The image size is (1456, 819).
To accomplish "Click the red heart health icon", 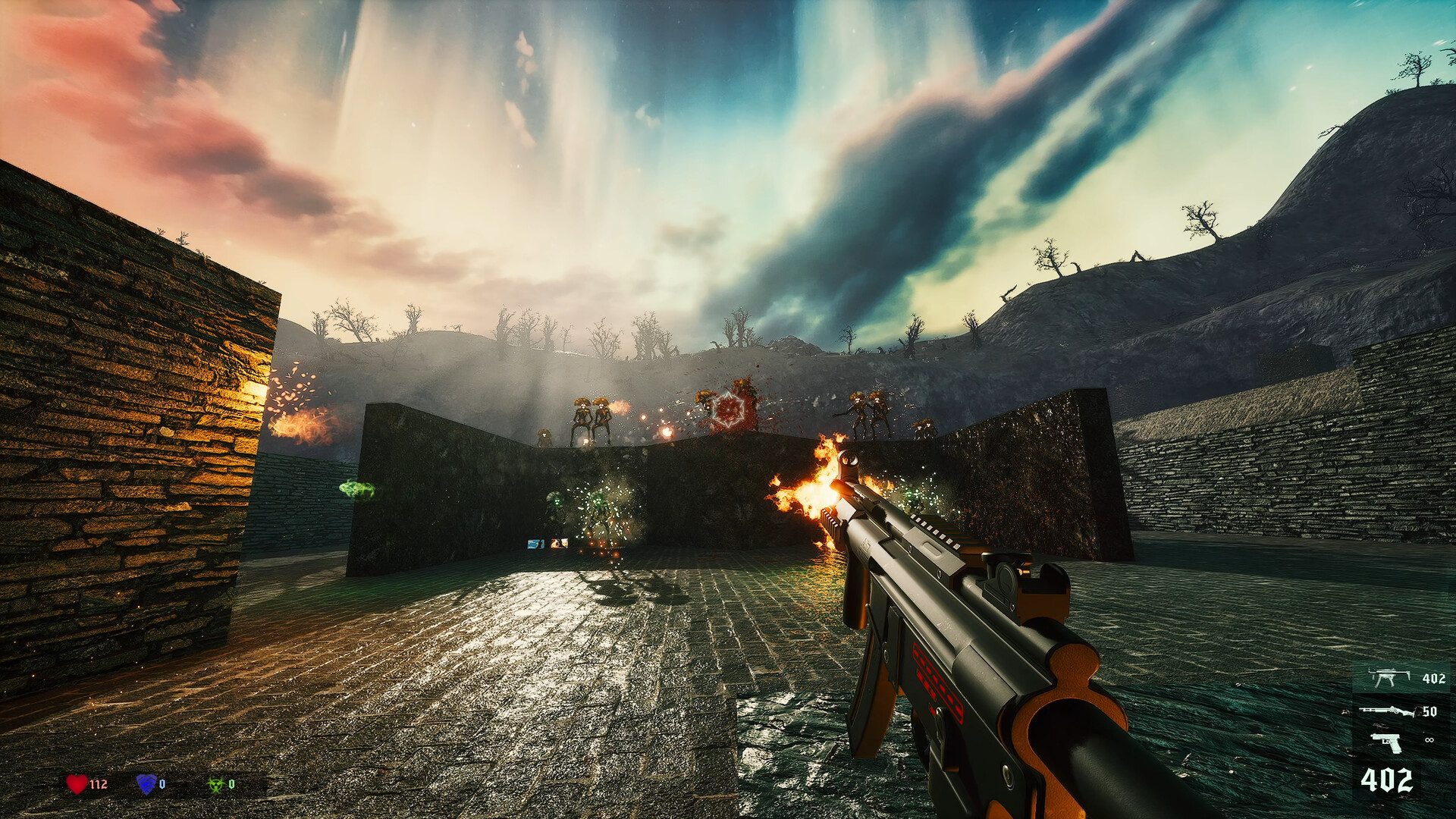I will (77, 784).
